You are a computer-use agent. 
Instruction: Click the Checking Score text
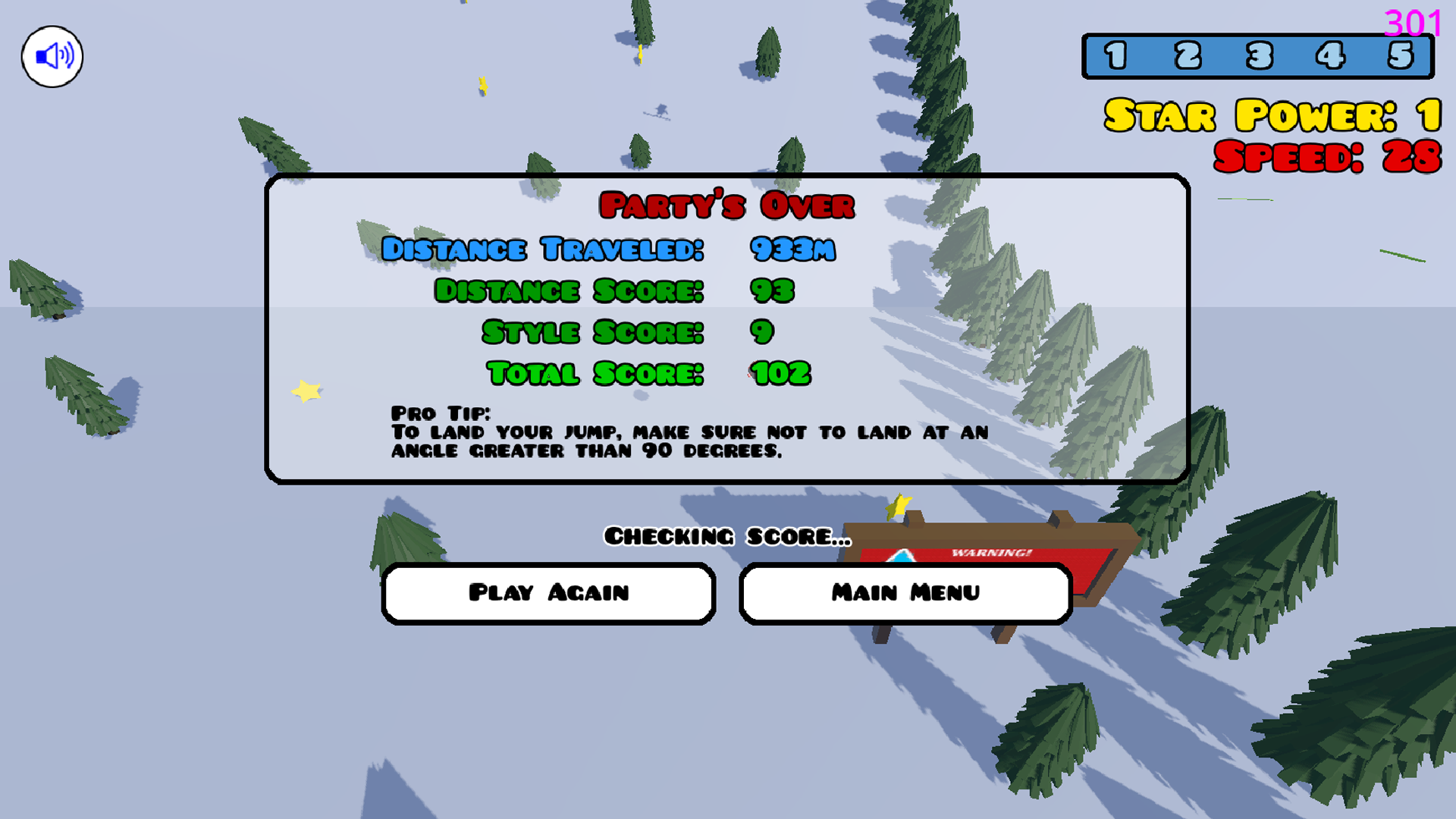point(726,537)
